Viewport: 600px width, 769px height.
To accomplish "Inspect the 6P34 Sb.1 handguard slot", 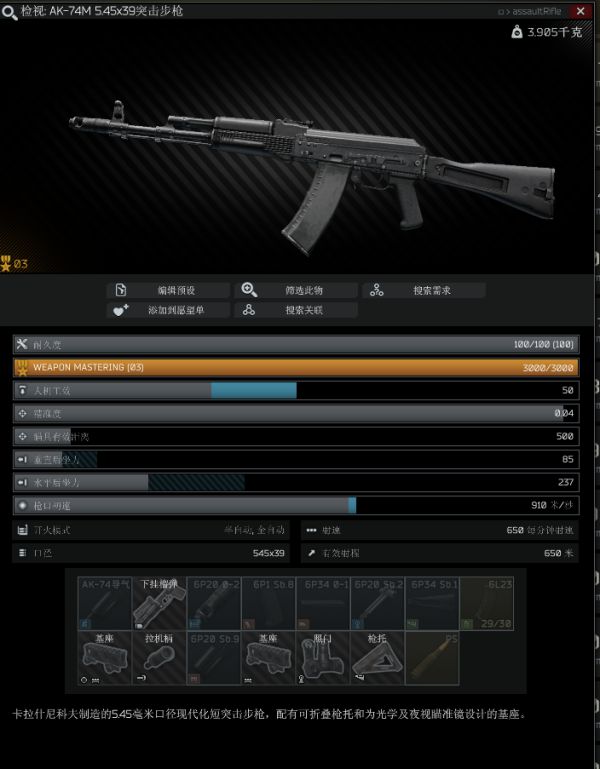I will pyautogui.click(x=432, y=603).
